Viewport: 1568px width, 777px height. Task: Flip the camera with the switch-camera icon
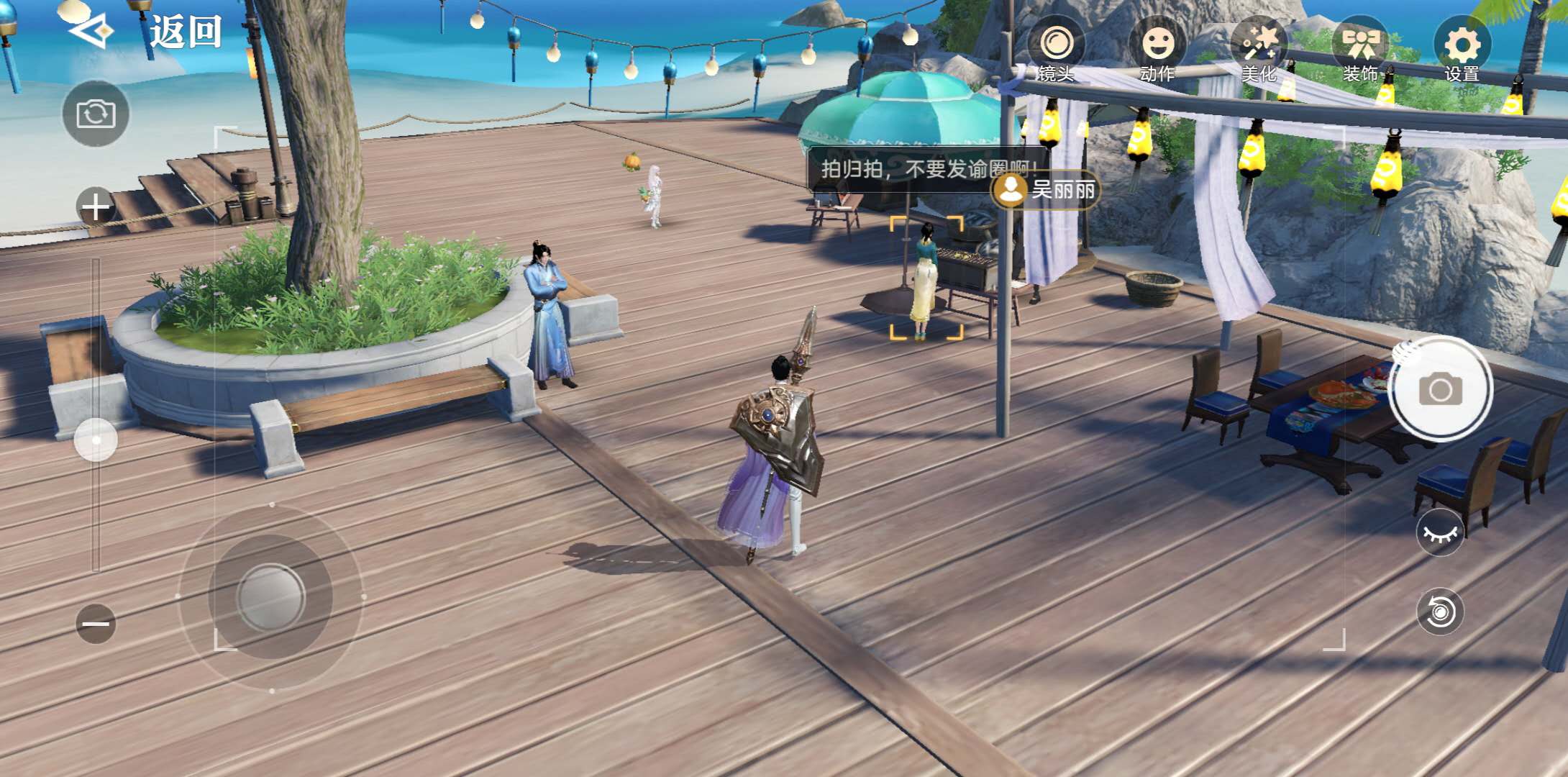[x=96, y=114]
